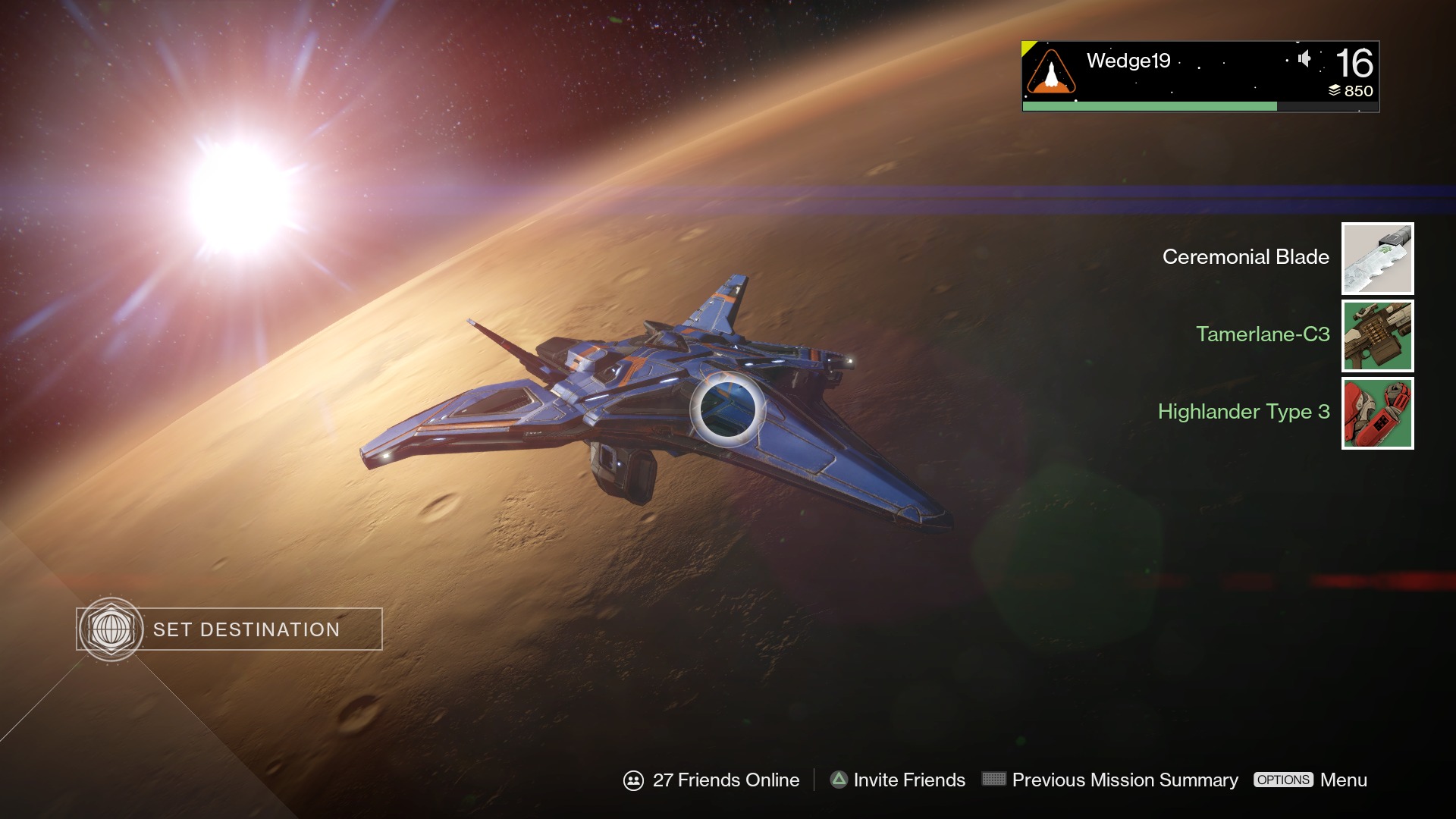Select the Highlander Type 3 gauntlets thumbnail

1377,413
